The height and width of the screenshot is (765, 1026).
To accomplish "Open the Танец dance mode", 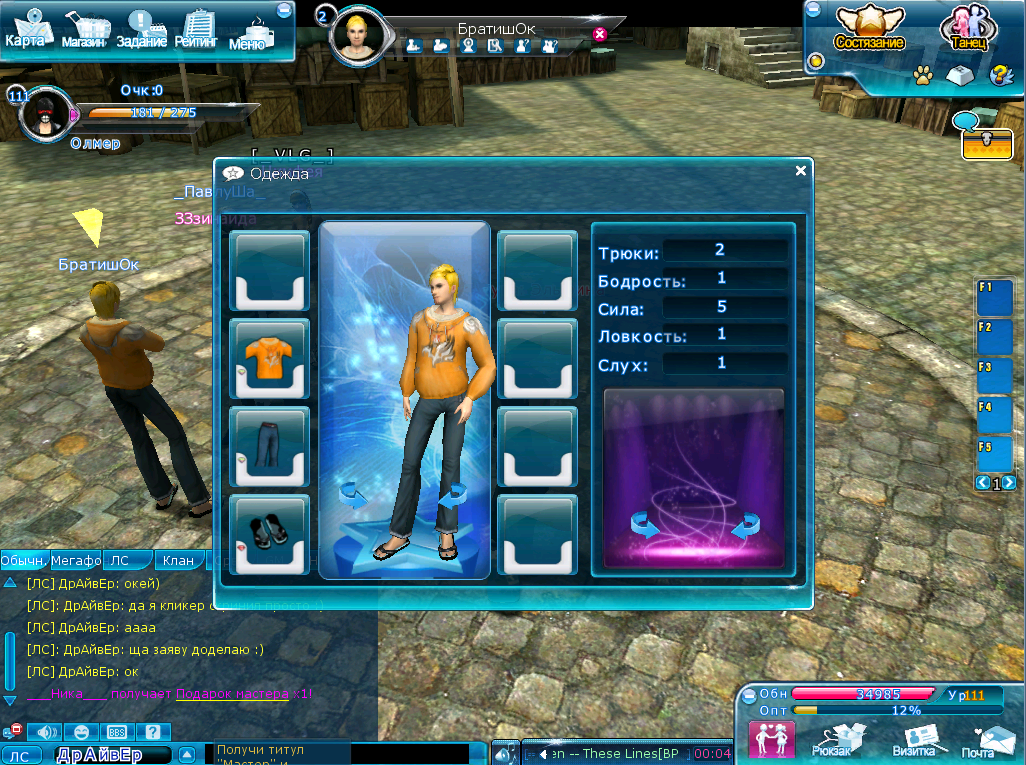I will click(966, 30).
